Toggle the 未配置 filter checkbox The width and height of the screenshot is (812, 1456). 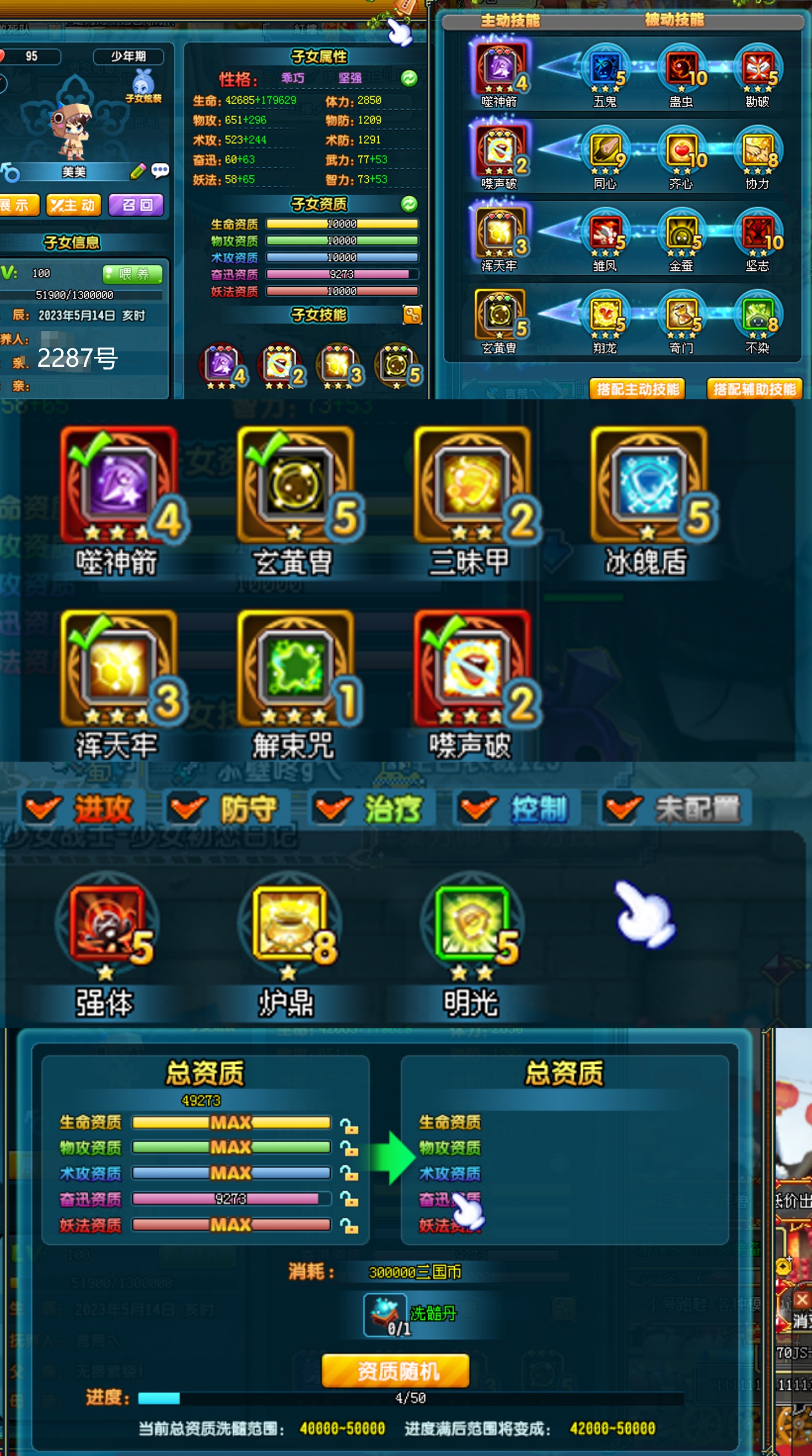tap(622, 808)
